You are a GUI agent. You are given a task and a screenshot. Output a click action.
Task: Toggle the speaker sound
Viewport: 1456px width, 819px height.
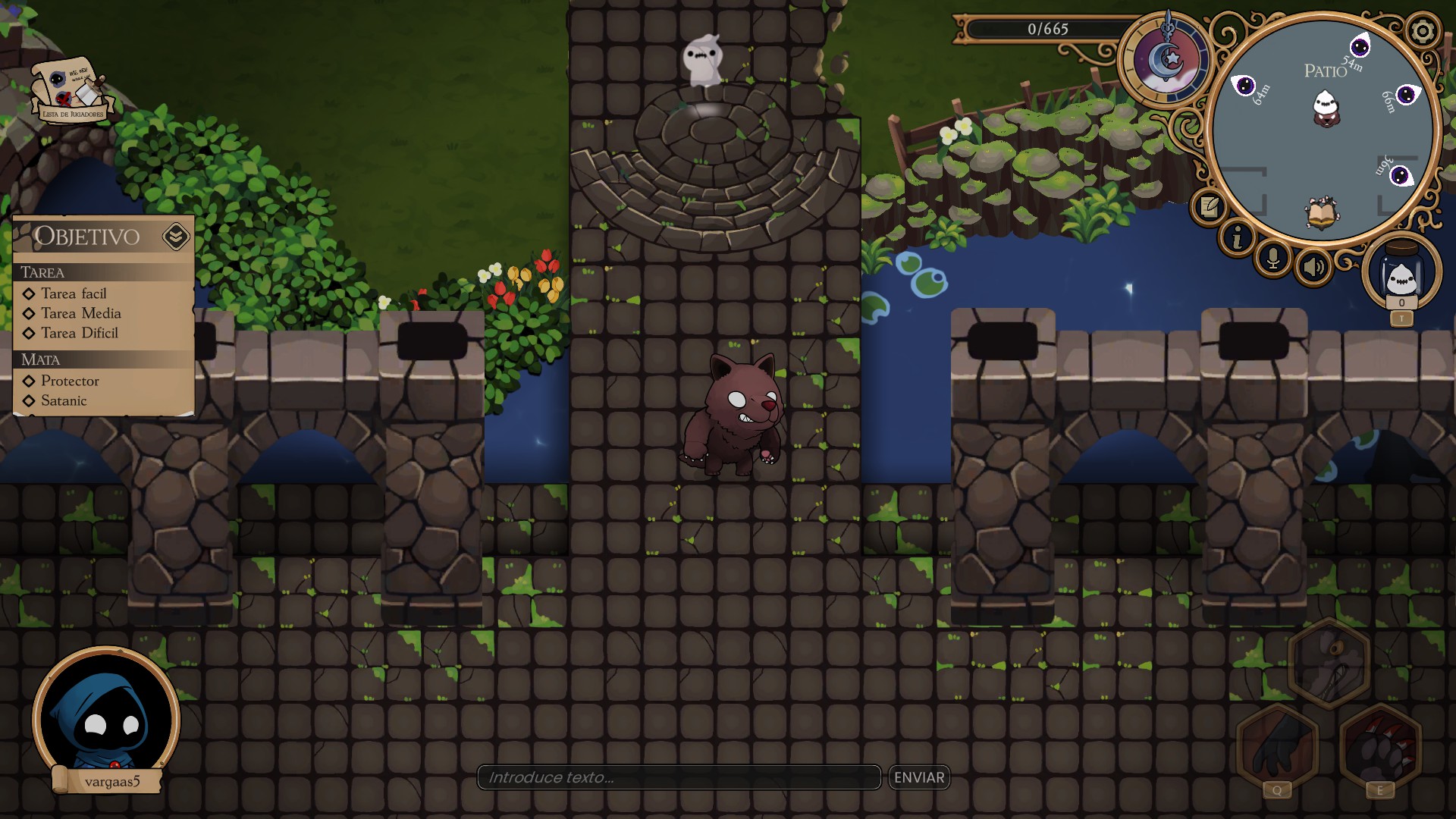click(1313, 266)
